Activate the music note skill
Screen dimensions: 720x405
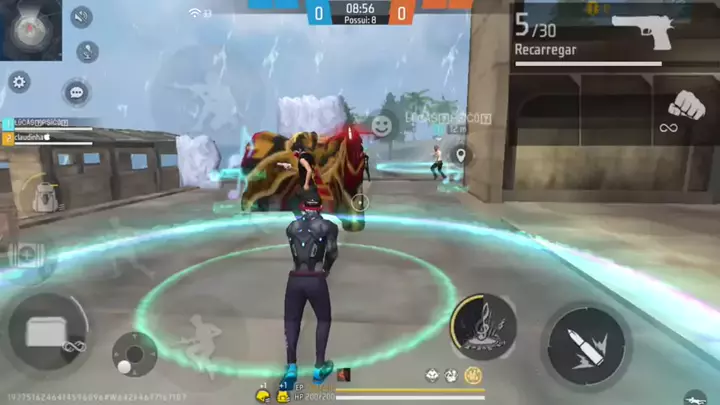[x=483, y=327]
